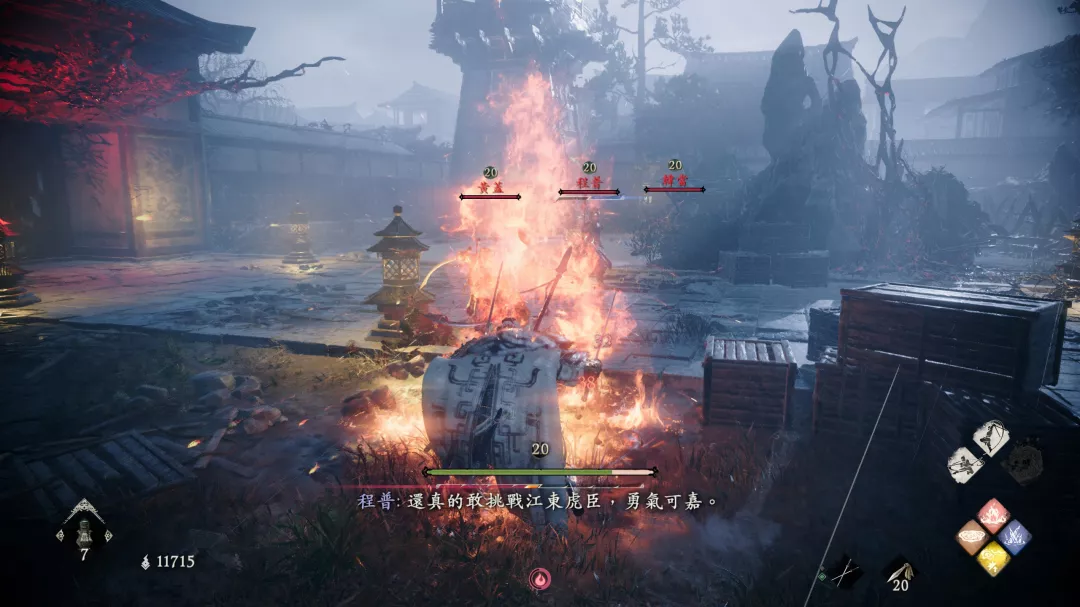Image resolution: width=1080 pixels, height=607 pixels.
Task: Choose the brown earth wizardry spell
Action: [973, 537]
